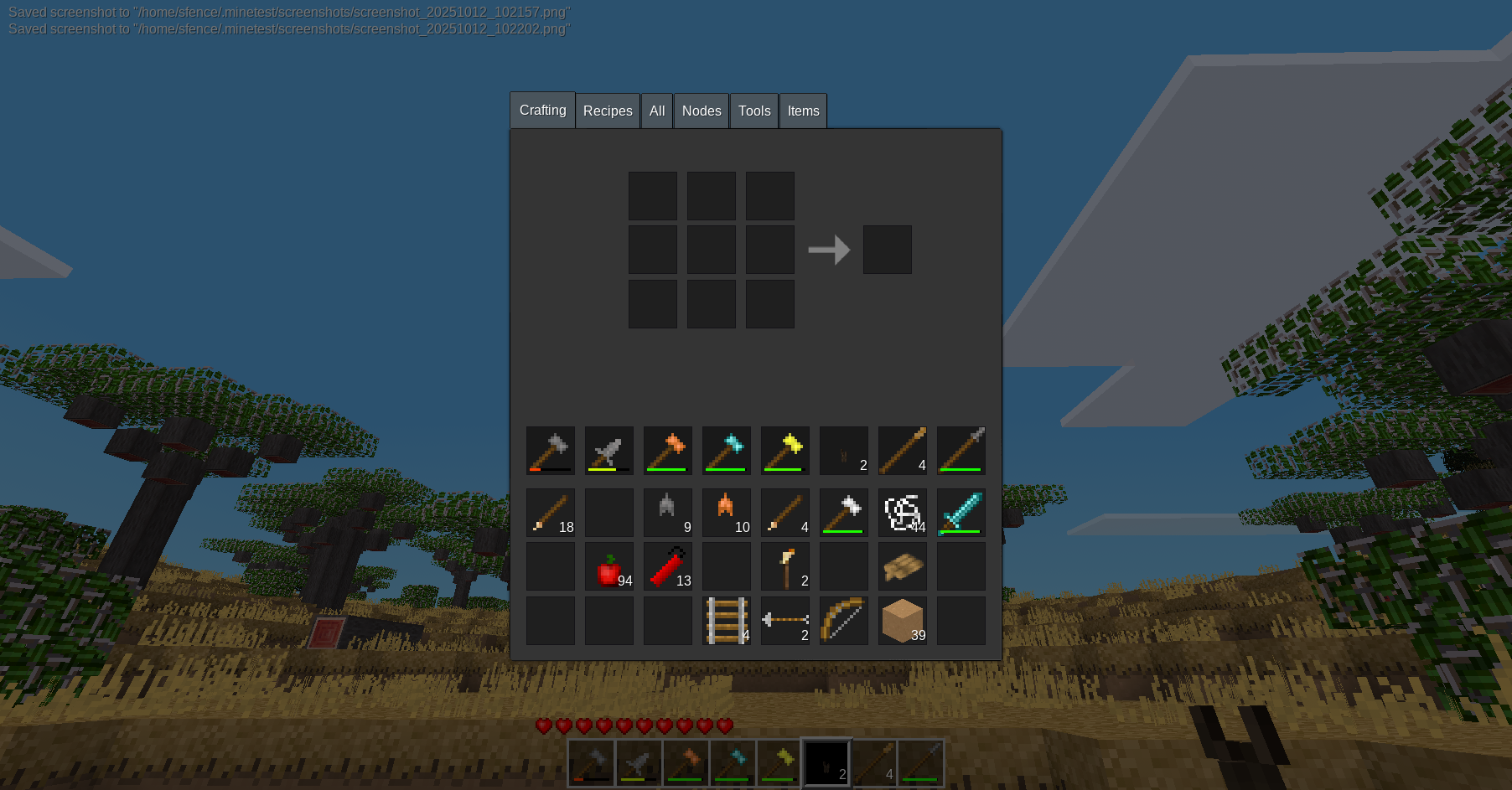Open the All items tab
Image resolution: width=1512 pixels, height=790 pixels.
(657, 111)
